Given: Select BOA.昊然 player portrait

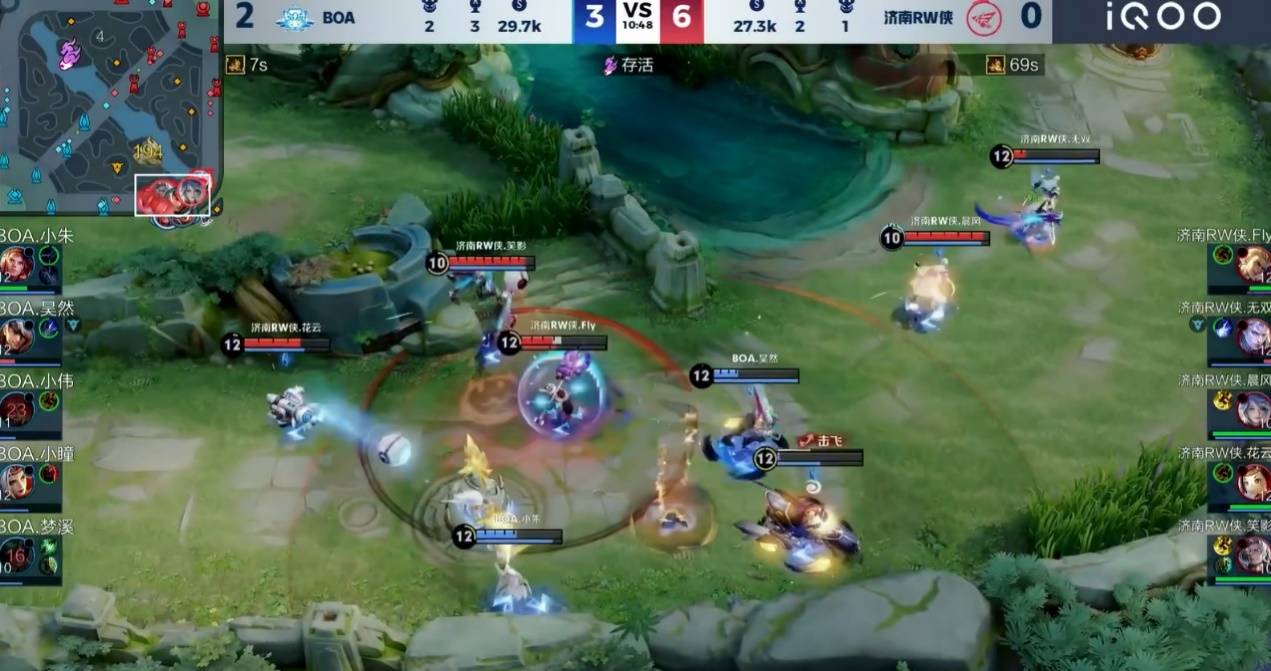Looking at the screenshot, I should point(17,337).
